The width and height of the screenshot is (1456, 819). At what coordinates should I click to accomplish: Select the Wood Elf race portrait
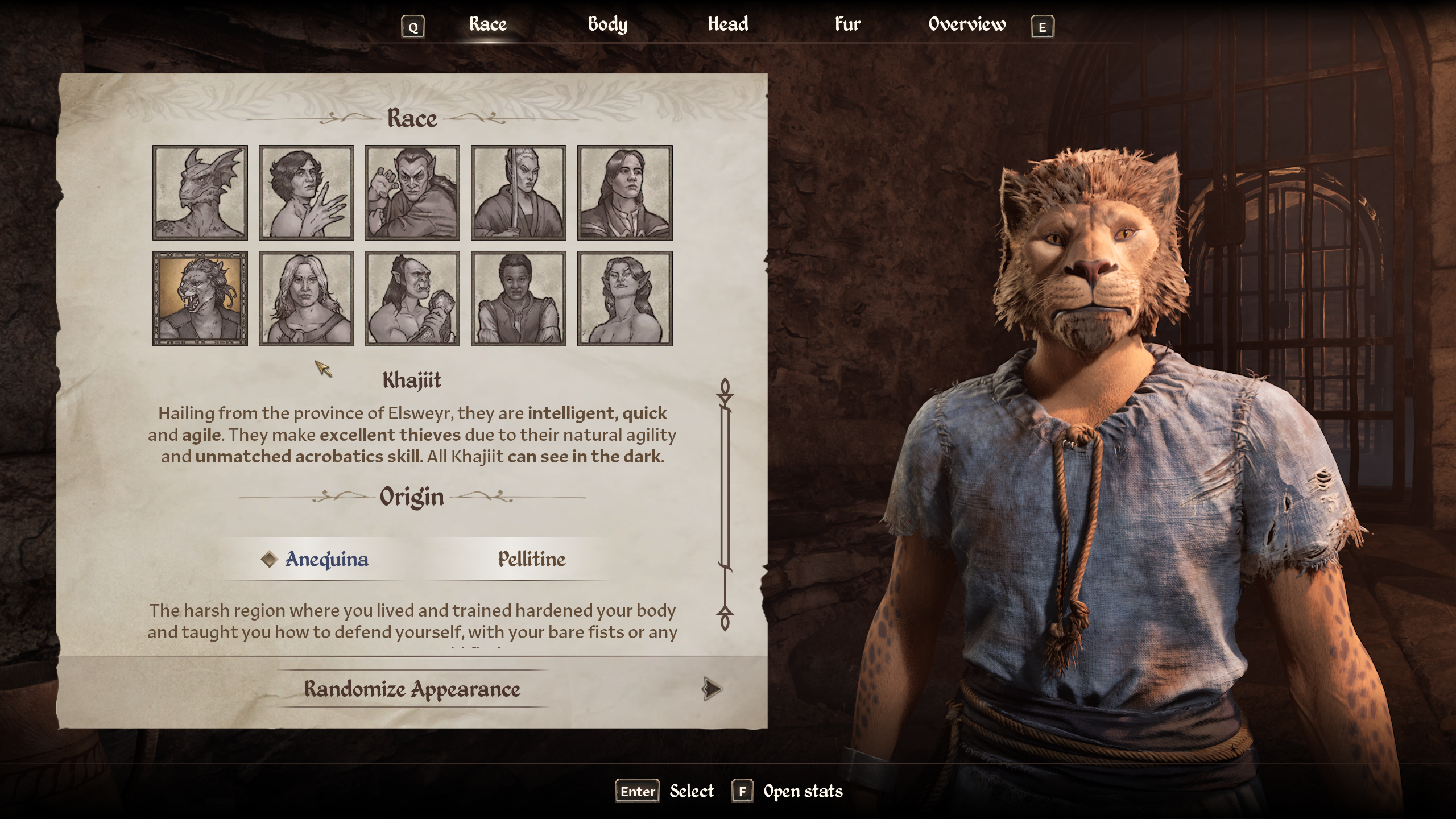point(624,299)
